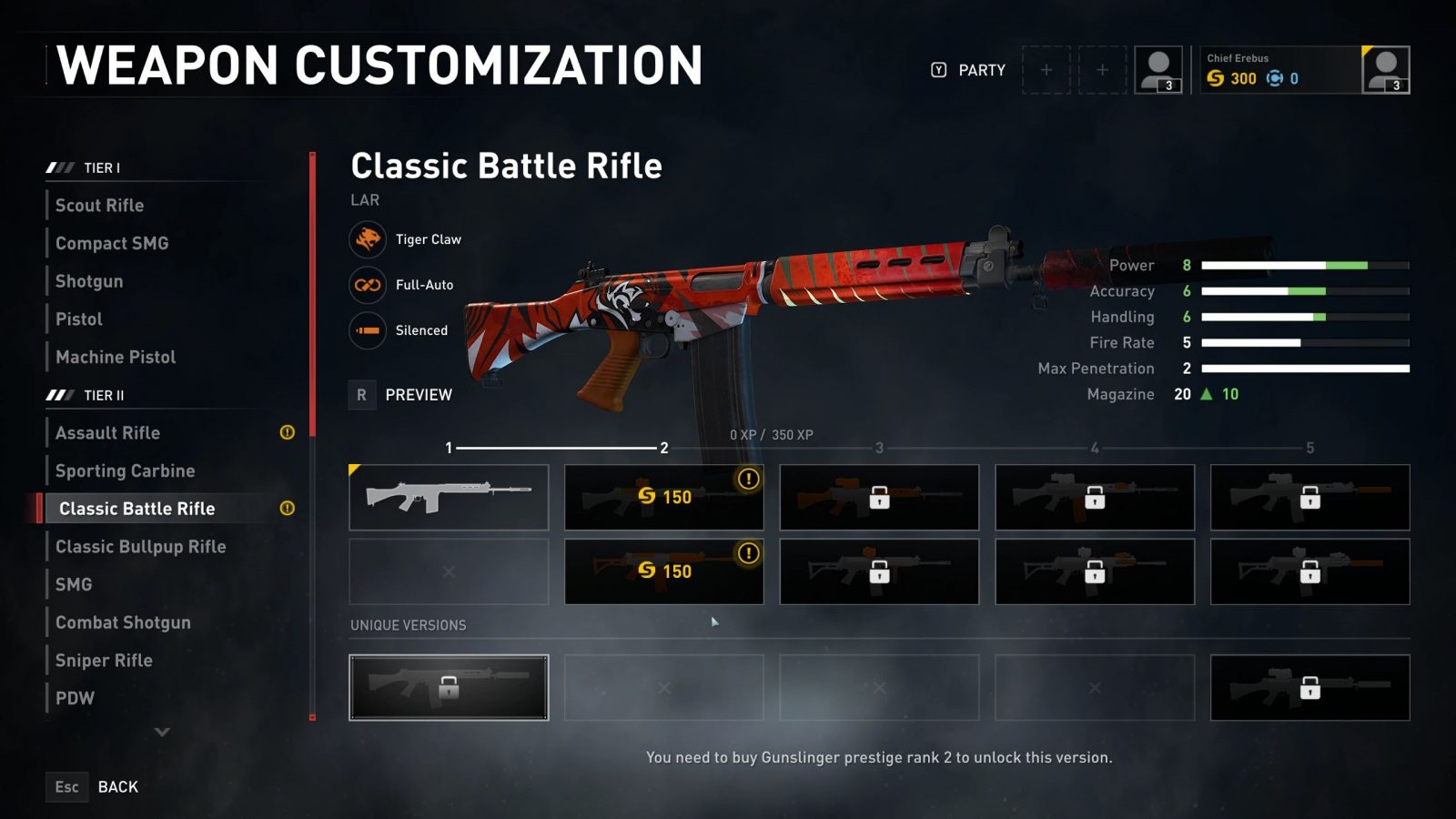Open the Chief Erebus player profile

pos(1303,70)
